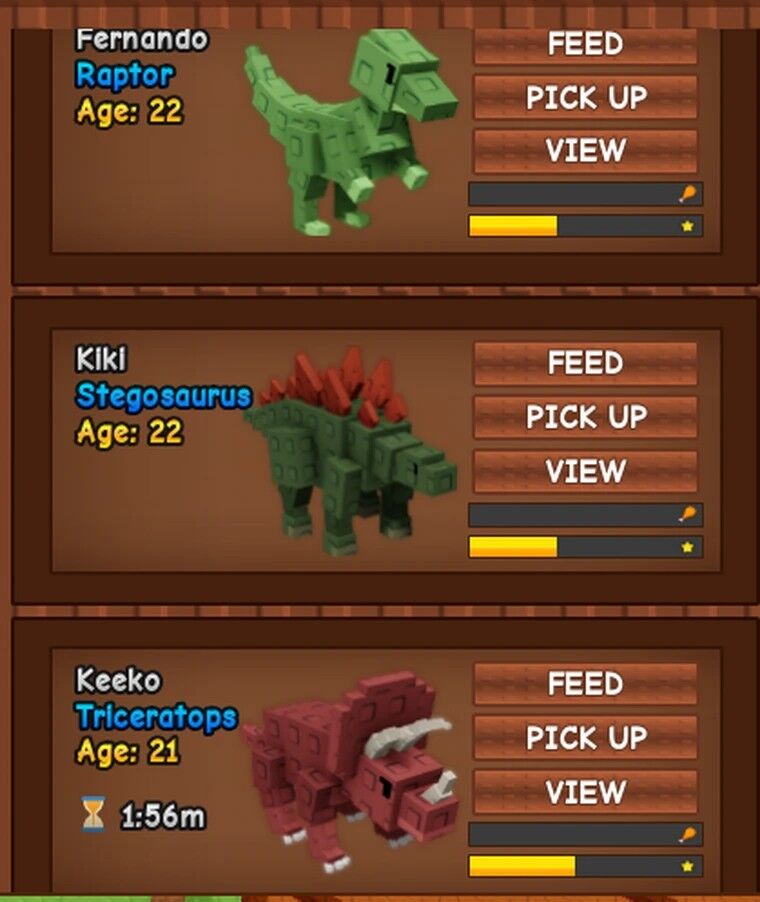
Task: Feed Fernando the Raptor
Action: pyautogui.click(x=585, y=45)
